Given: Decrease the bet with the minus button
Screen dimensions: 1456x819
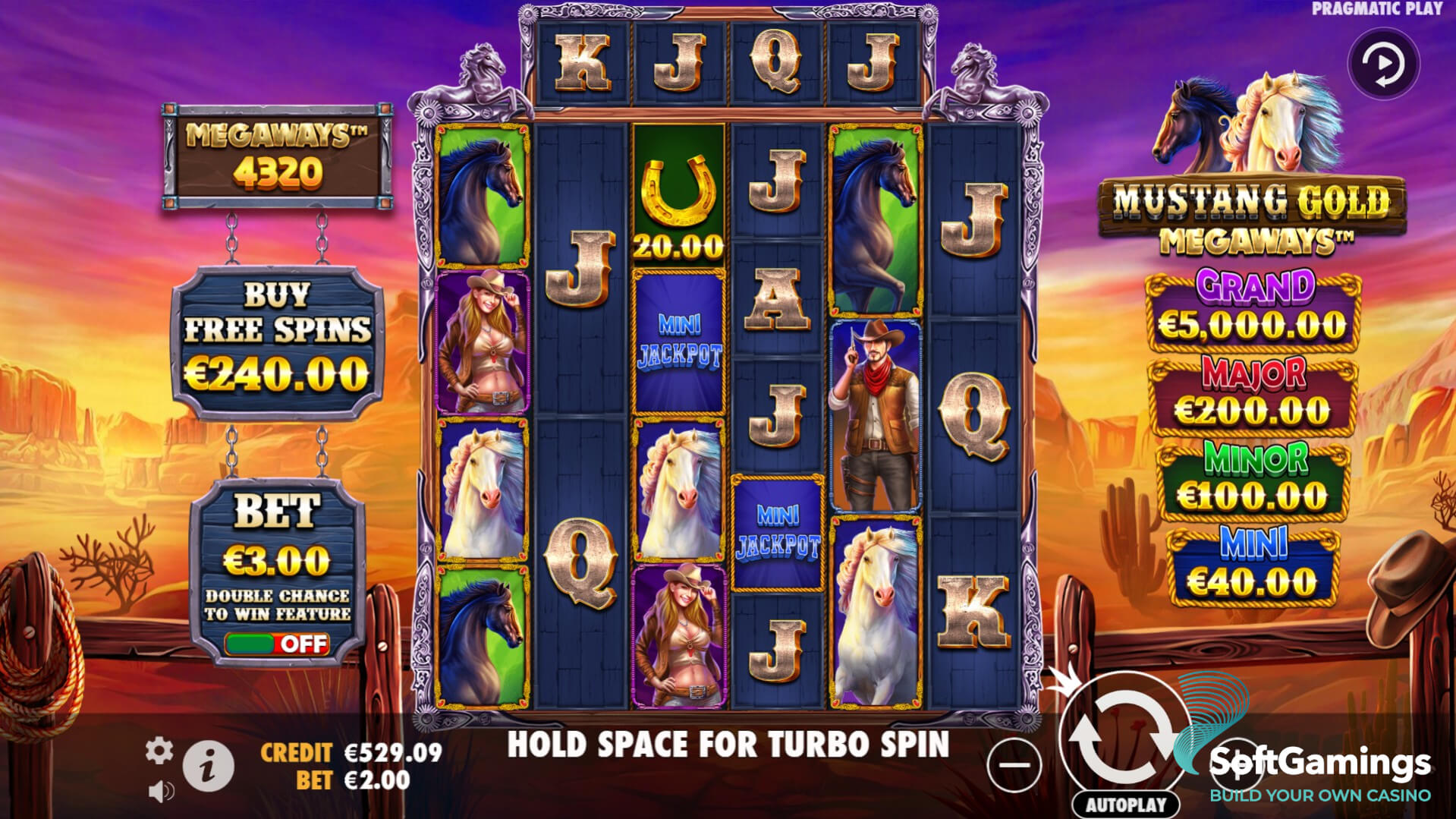Looking at the screenshot, I should tap(1014, 764).
